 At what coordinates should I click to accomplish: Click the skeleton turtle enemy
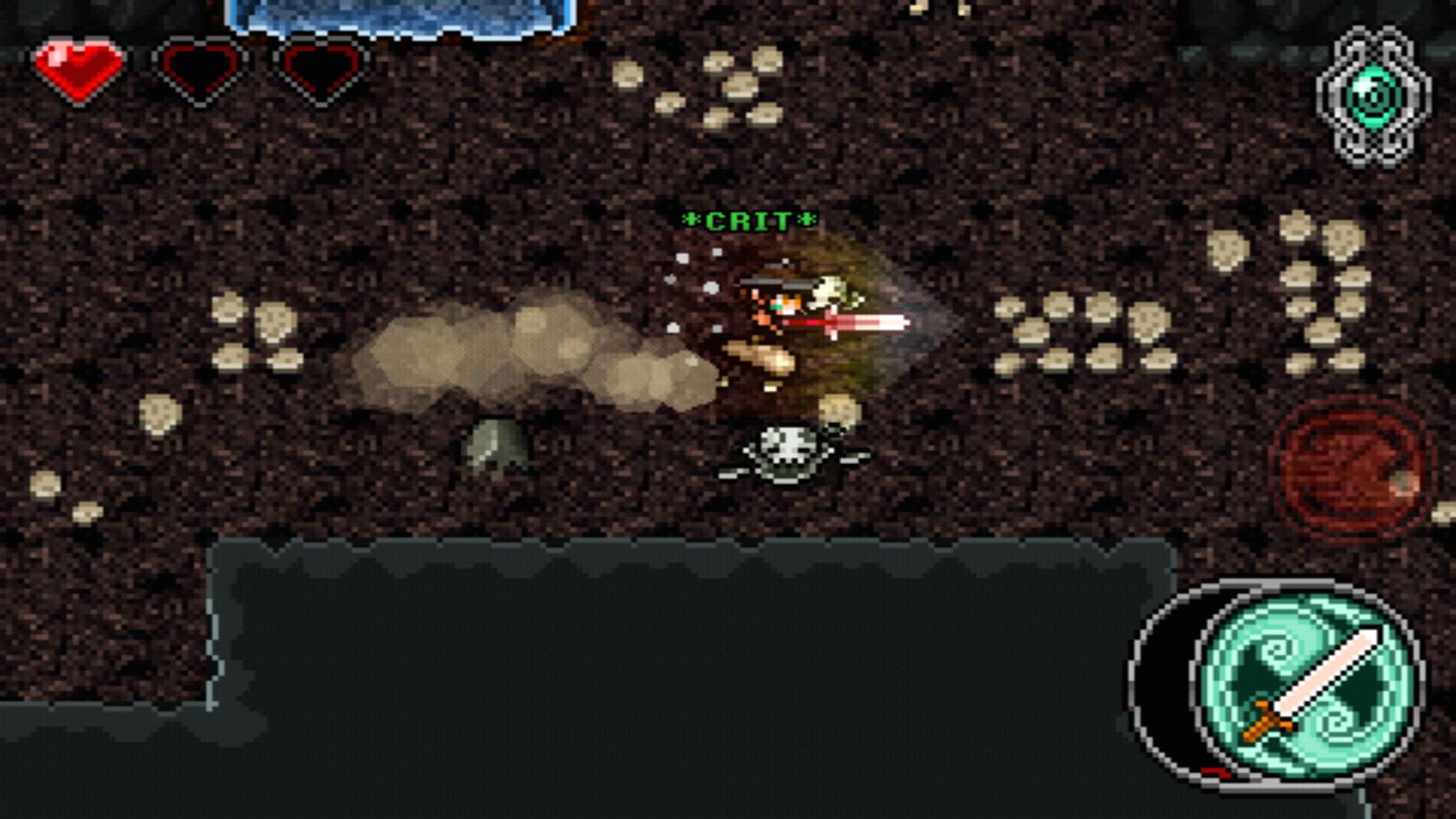click(x=789, y=455)
